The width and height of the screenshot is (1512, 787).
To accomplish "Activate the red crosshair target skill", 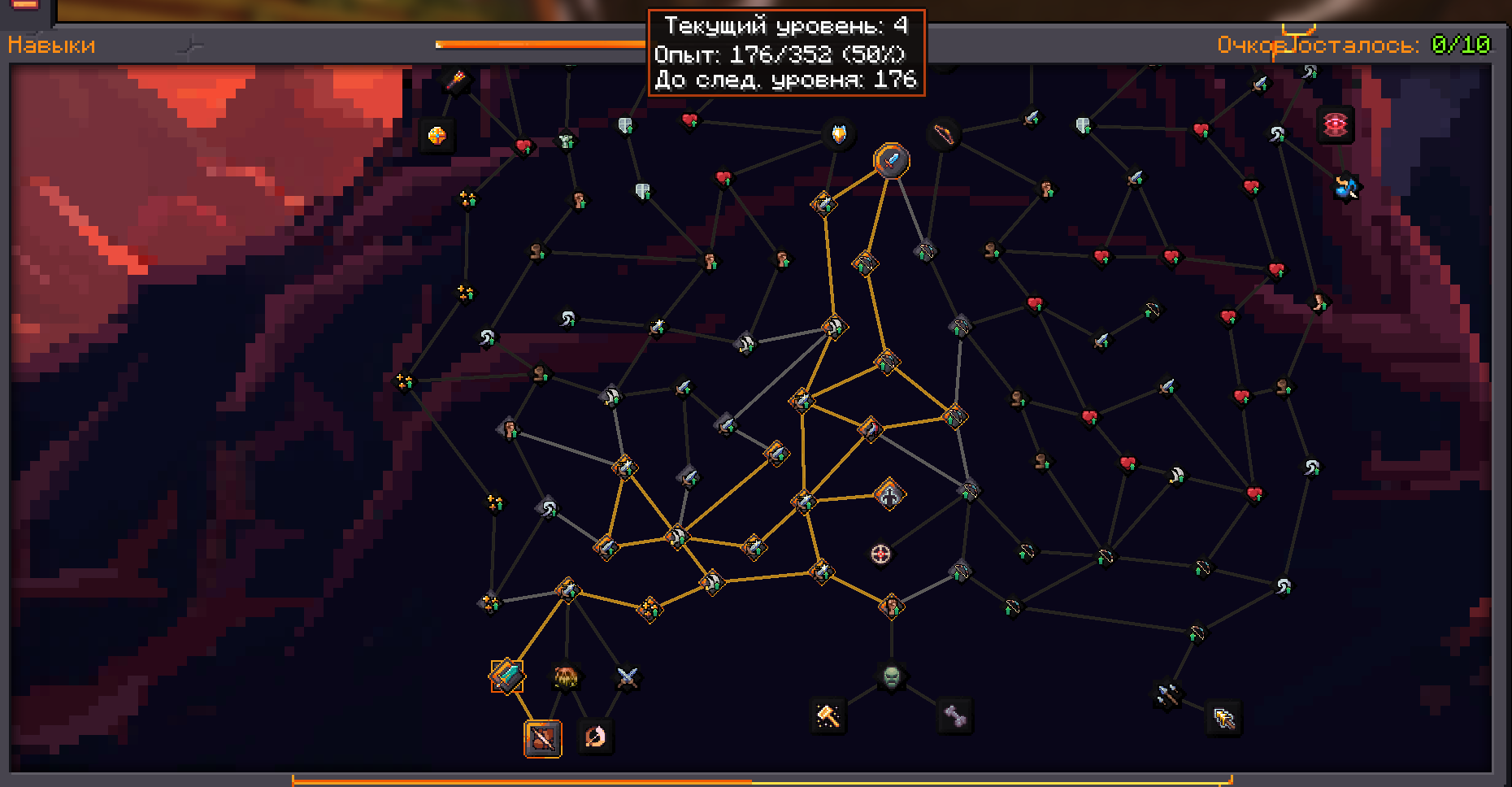I will coord(880,554).
